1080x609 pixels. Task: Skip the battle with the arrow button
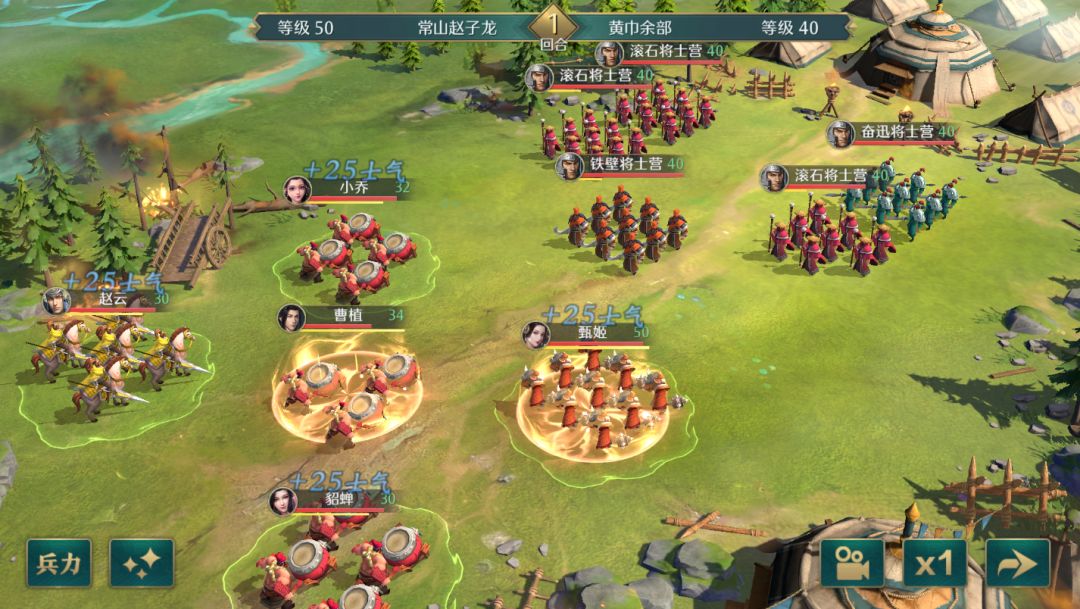coord(1018,563)
